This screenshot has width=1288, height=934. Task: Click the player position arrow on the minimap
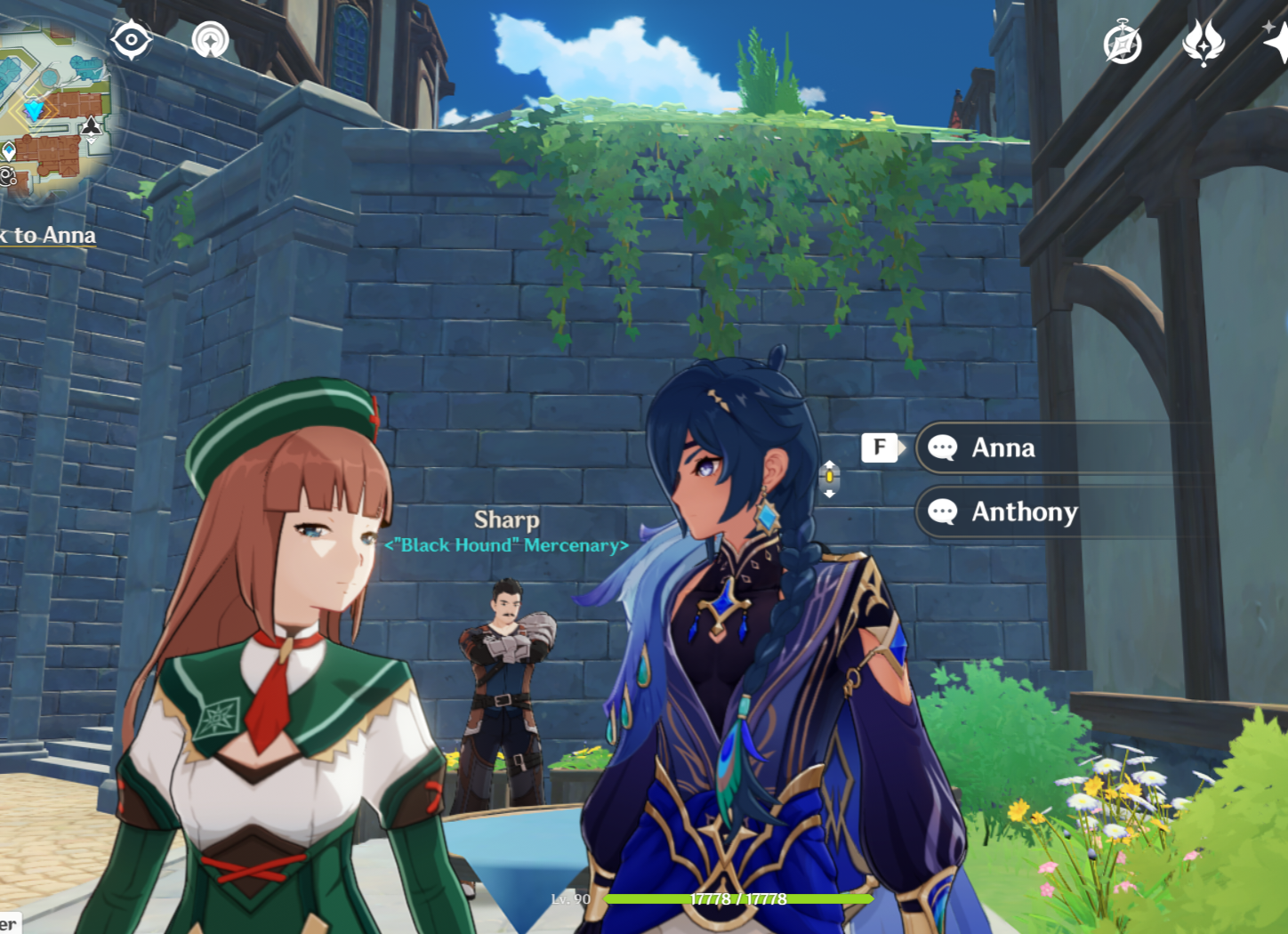coord(34,109)
